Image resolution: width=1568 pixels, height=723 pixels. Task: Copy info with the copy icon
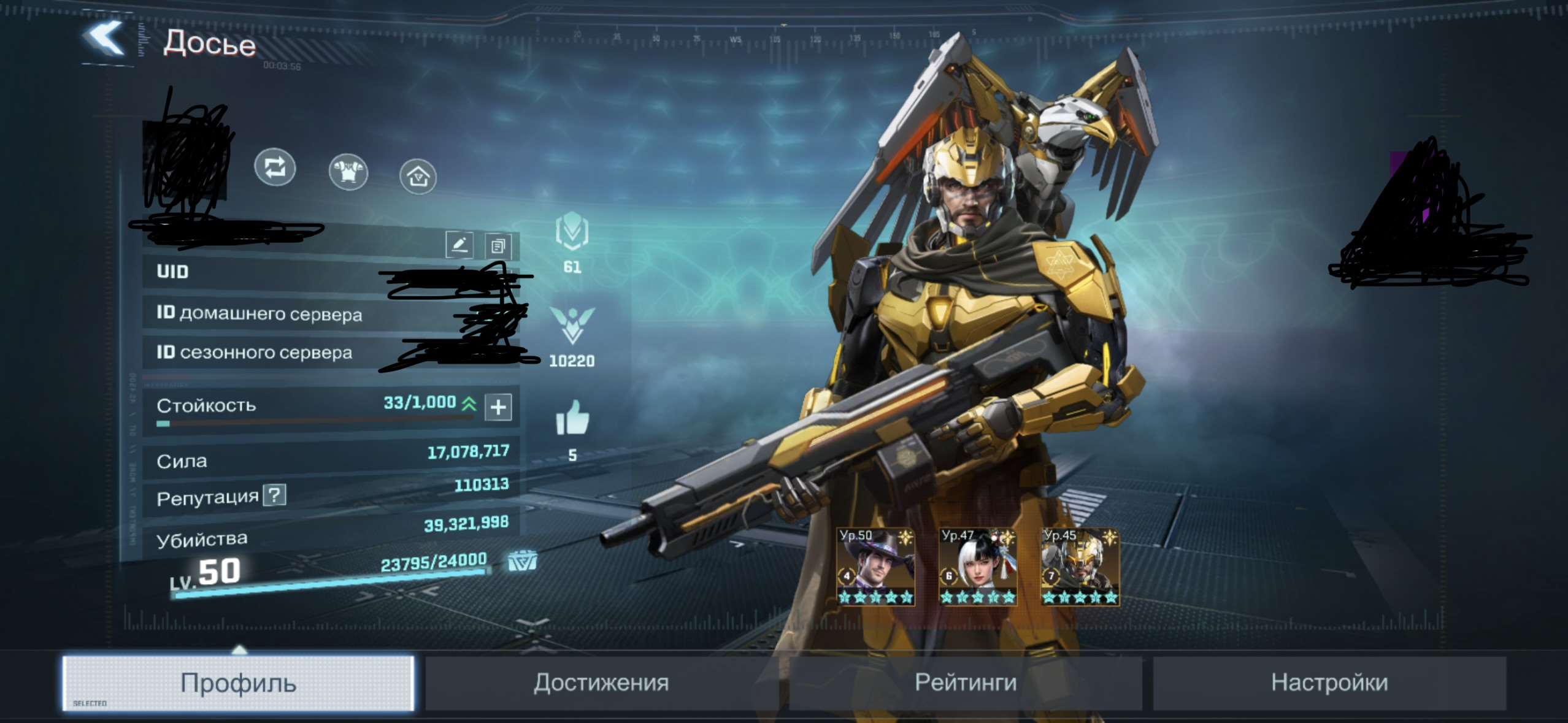498,247
